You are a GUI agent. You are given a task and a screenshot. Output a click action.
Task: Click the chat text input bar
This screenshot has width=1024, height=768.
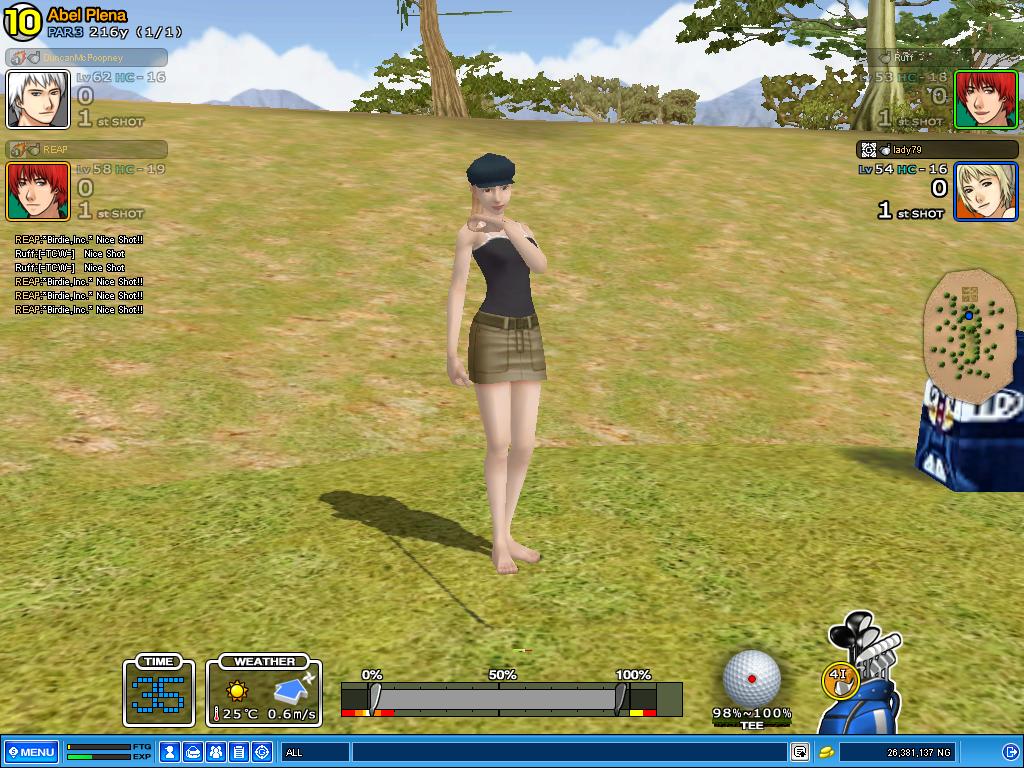tap(570, 752)
